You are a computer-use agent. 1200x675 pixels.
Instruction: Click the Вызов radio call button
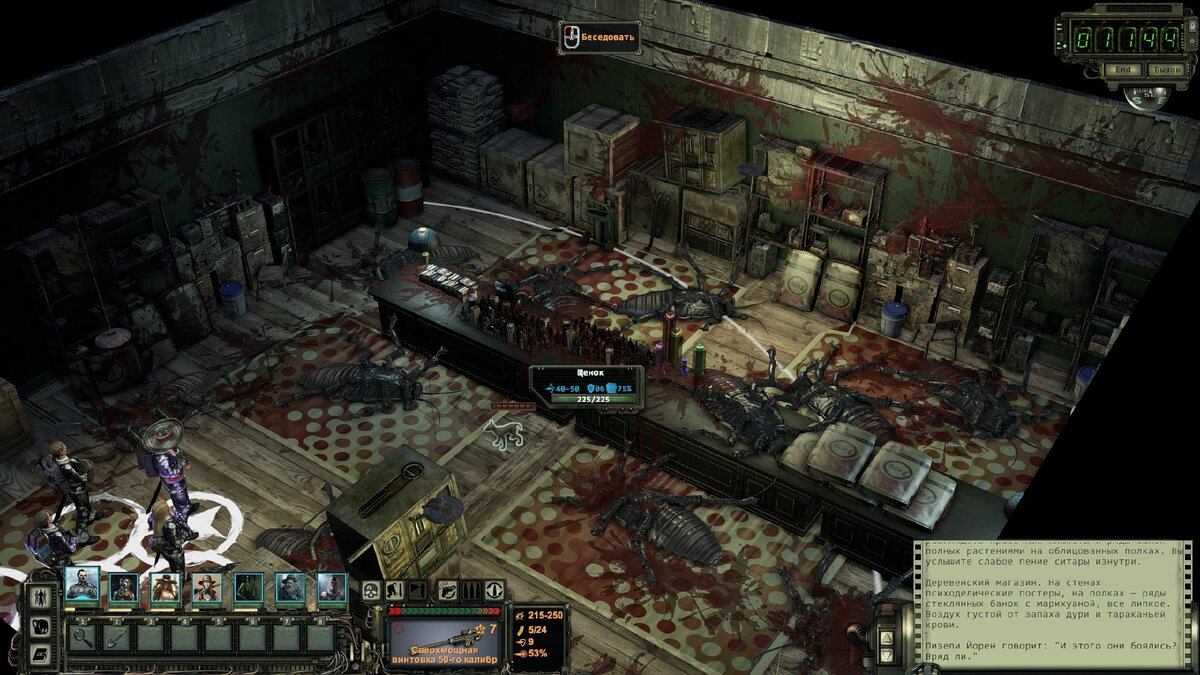1165,70
